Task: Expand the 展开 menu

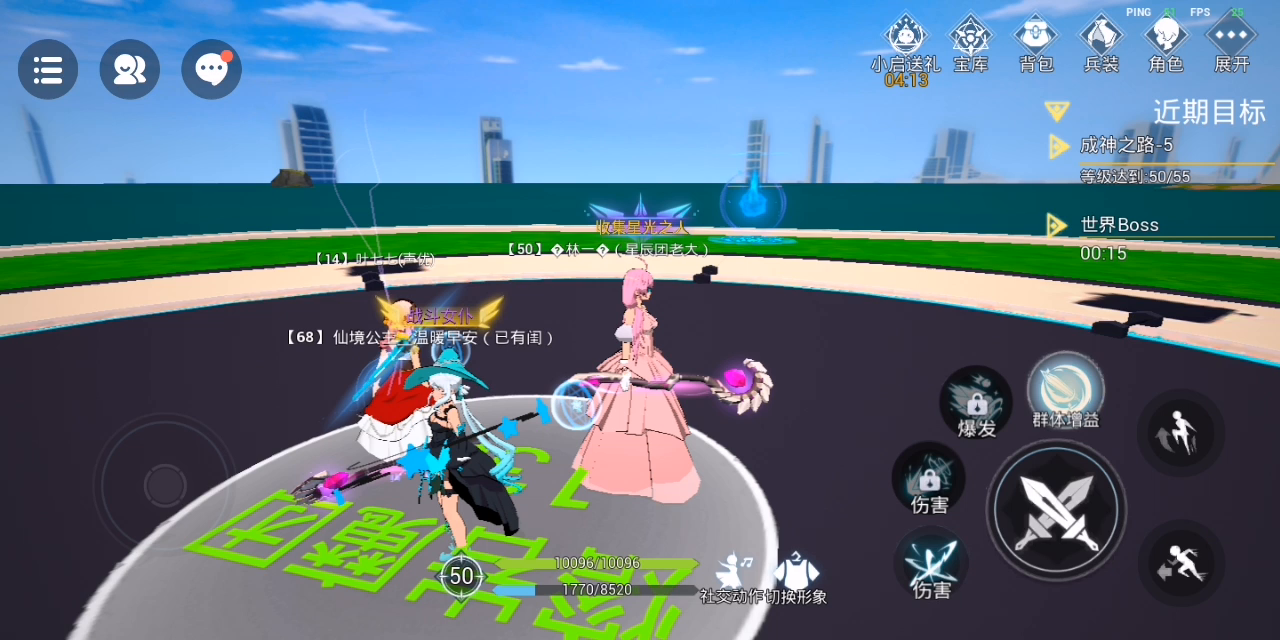Action: (1232, 40)
